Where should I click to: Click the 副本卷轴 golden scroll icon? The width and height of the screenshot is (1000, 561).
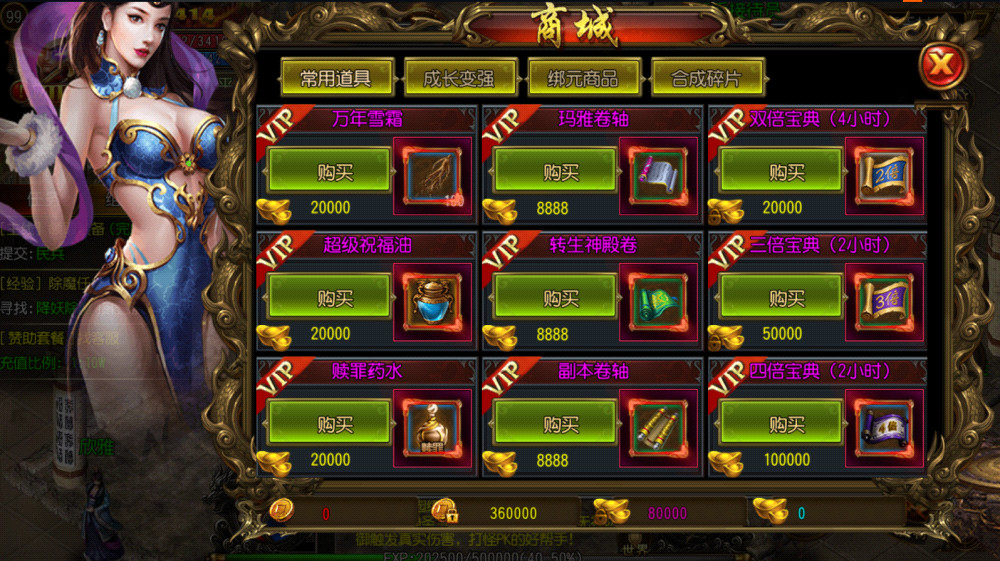(x=658, y=428)
